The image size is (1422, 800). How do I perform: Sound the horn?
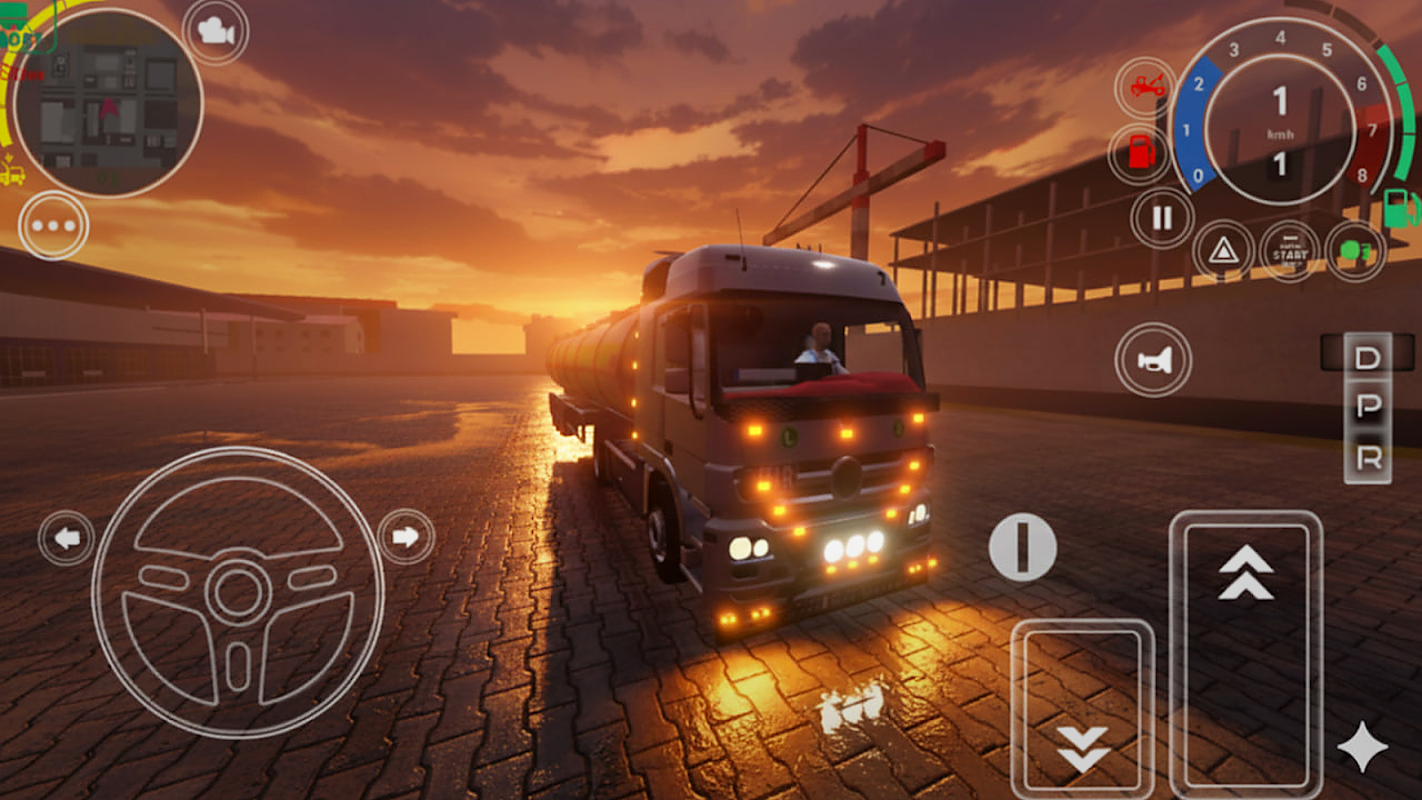(x=1153, y=360)
